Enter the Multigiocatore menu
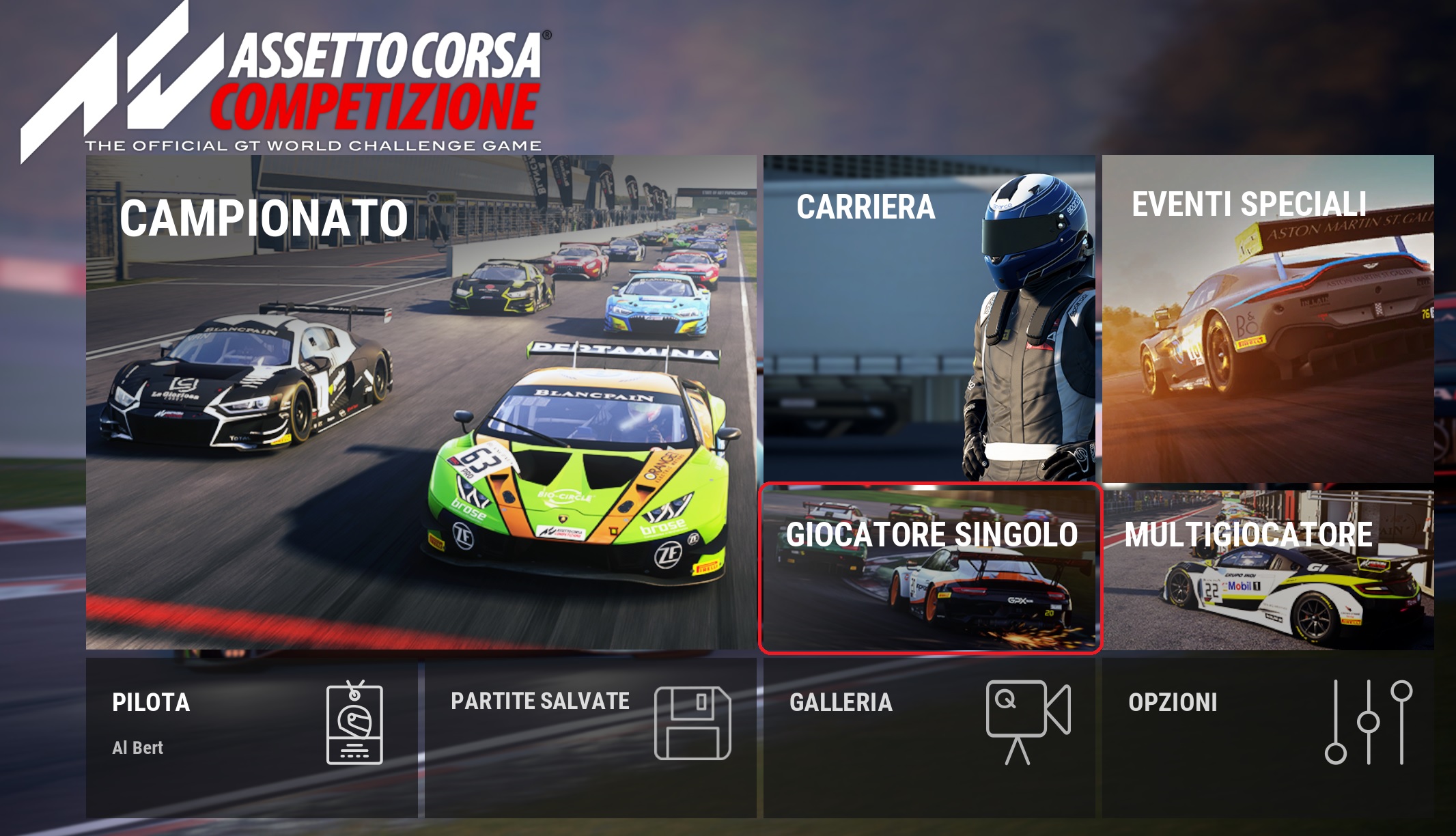The width and height of the screenshot is (1456, 836). (x=1268, y=568)
